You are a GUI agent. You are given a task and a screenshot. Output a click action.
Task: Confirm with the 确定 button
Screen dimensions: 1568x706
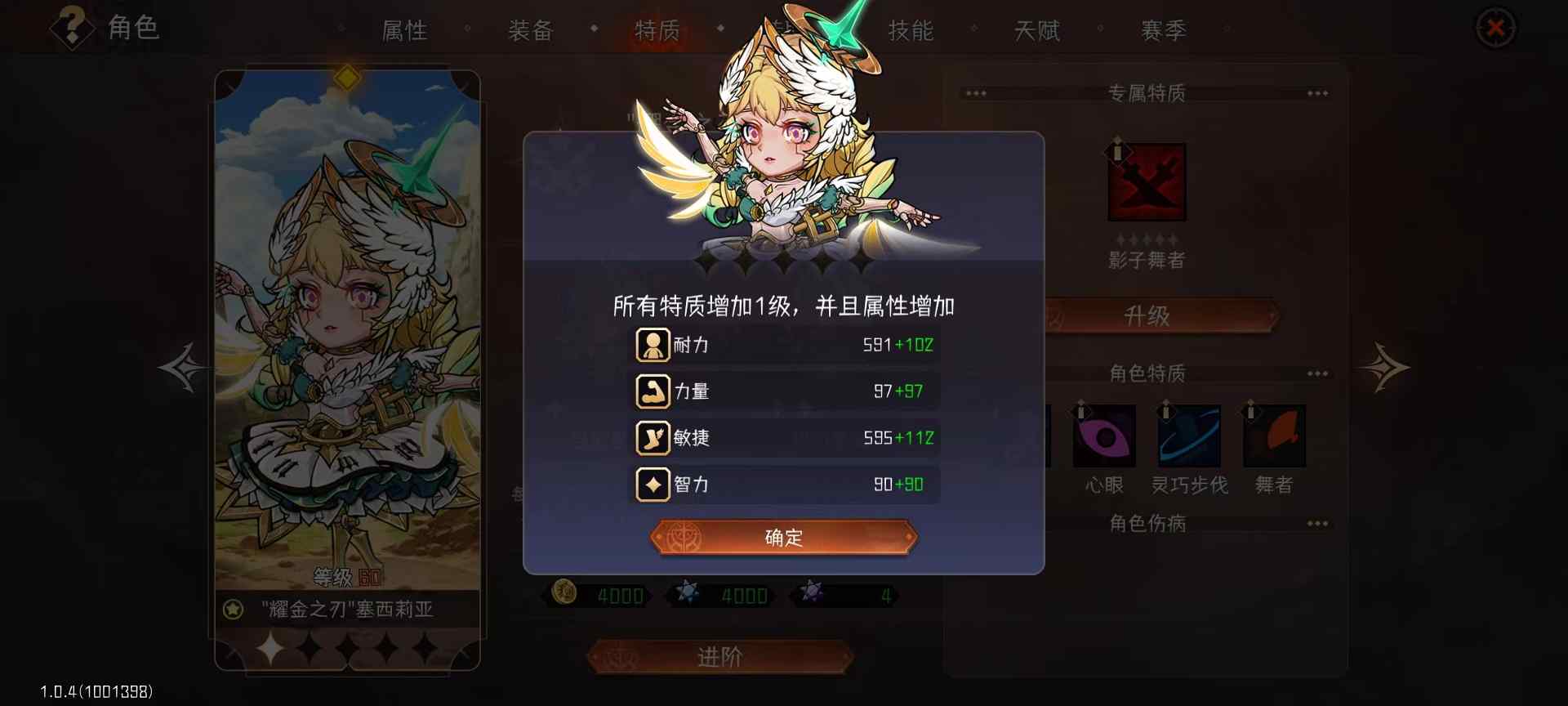coord(782,537)
